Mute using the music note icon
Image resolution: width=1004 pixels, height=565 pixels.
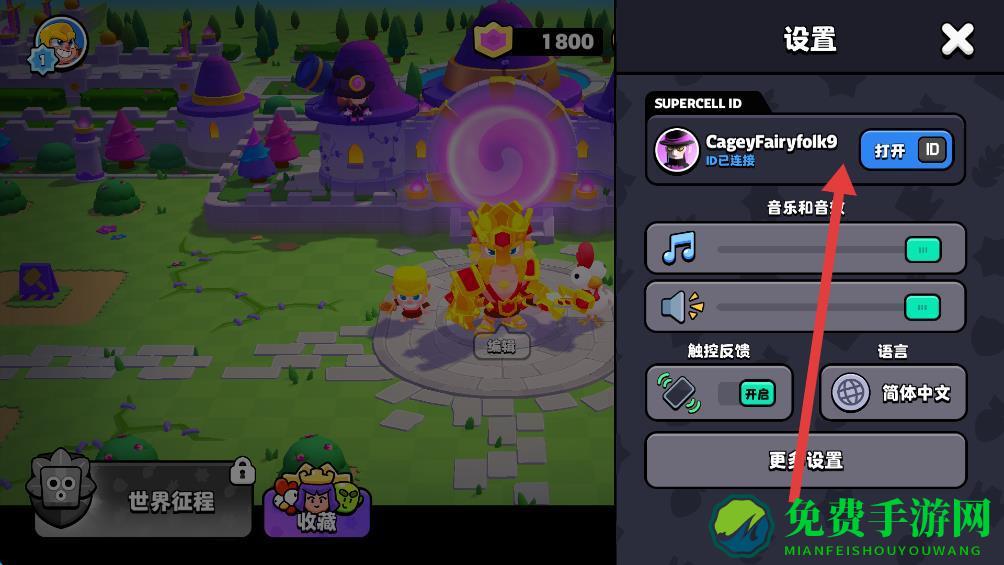click(x=679, y=249)
